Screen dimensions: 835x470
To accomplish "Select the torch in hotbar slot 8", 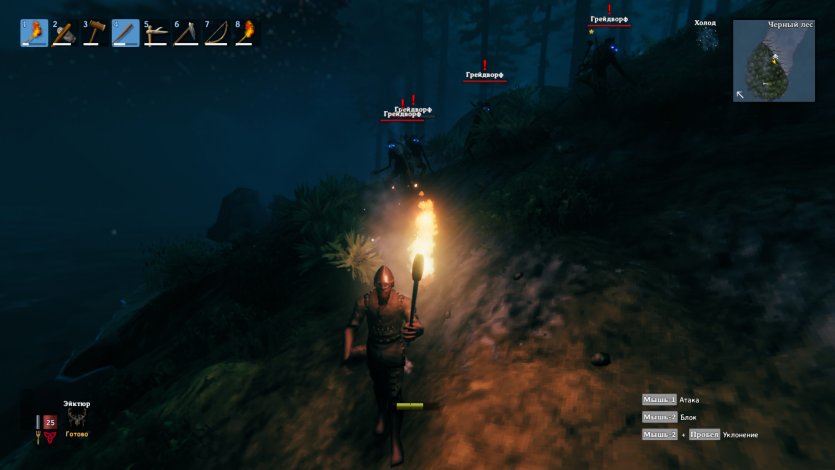I will click(x=247, y=33).
